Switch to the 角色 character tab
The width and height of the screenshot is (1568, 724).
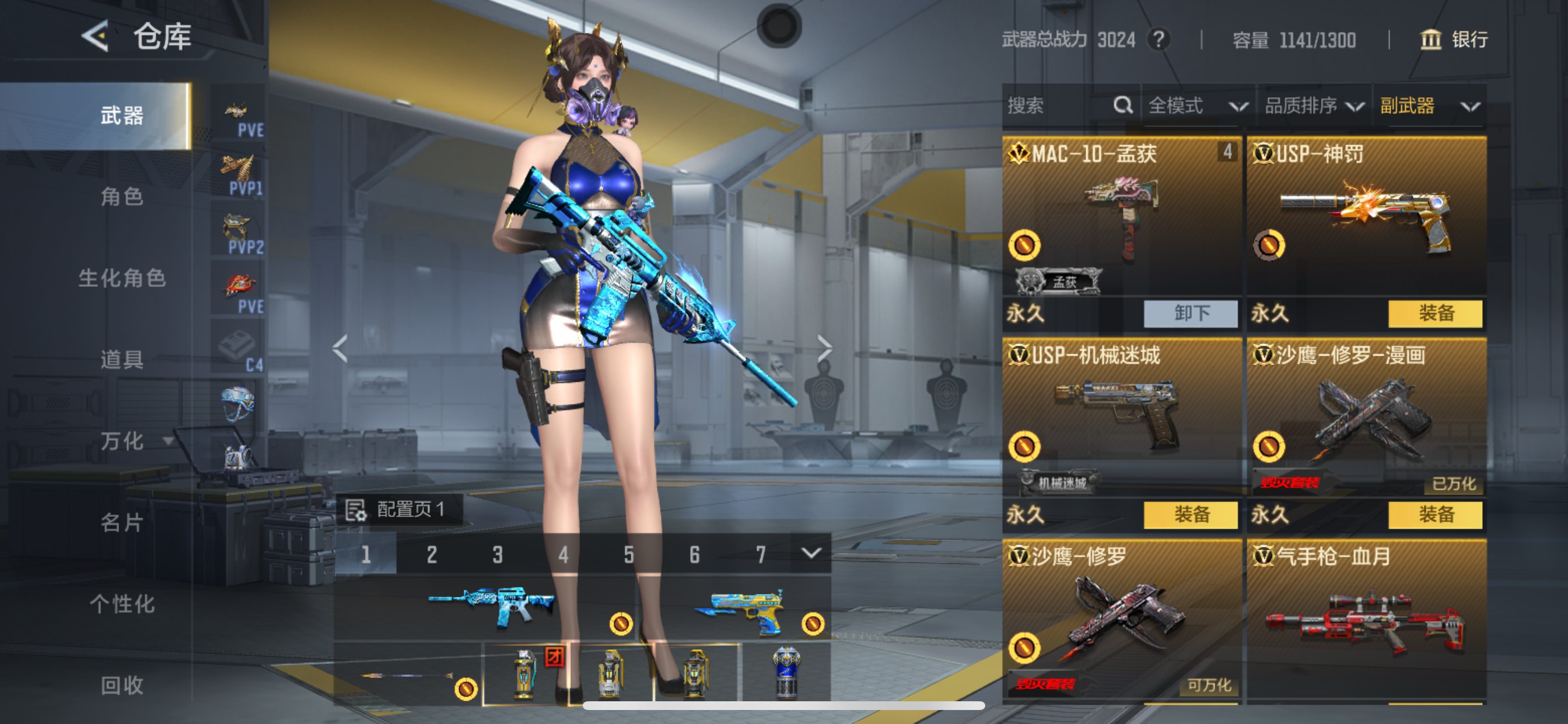click(x=122, y=196)
